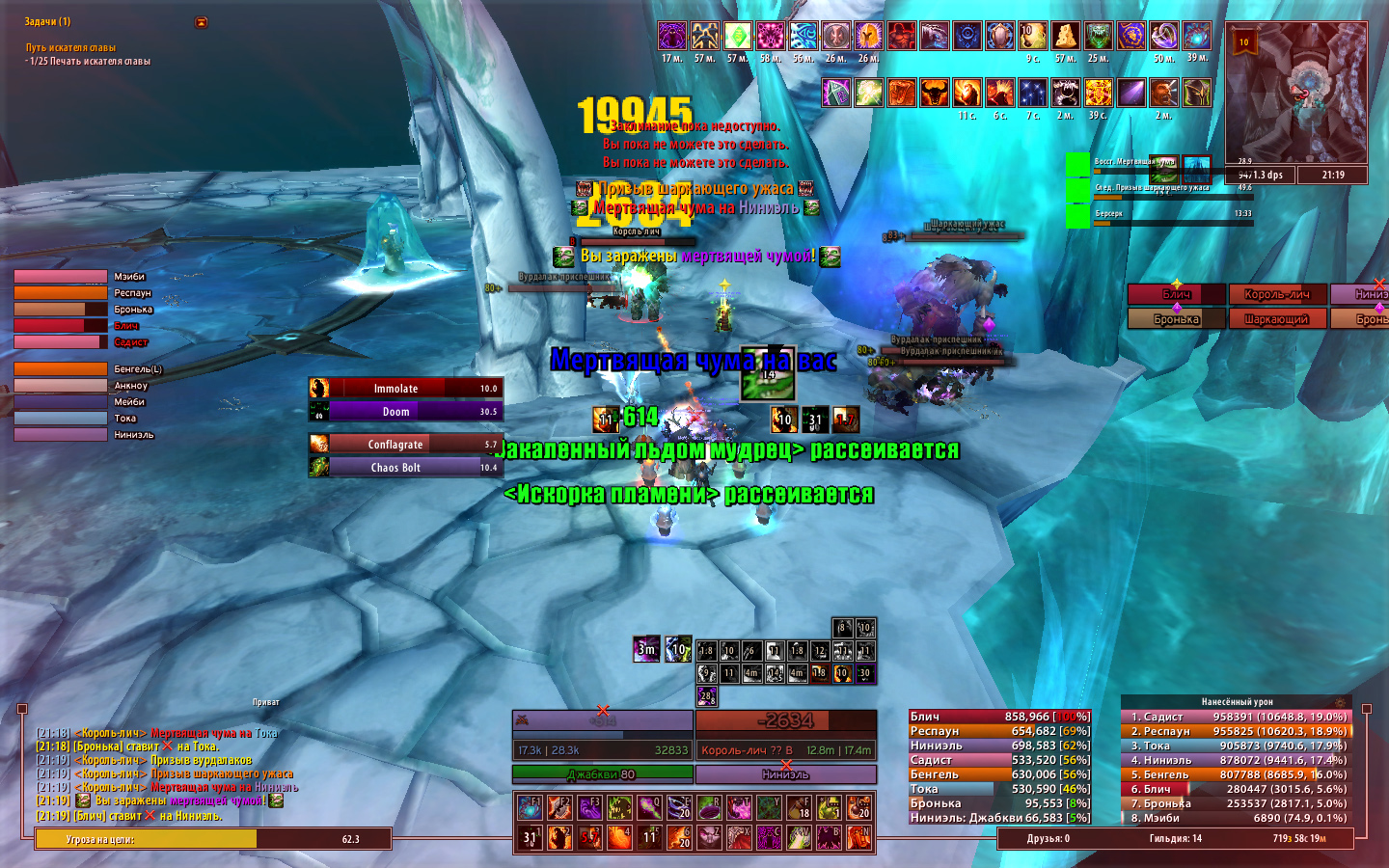Click the Нанесённый урон meter title

(x=1237, y=702)
